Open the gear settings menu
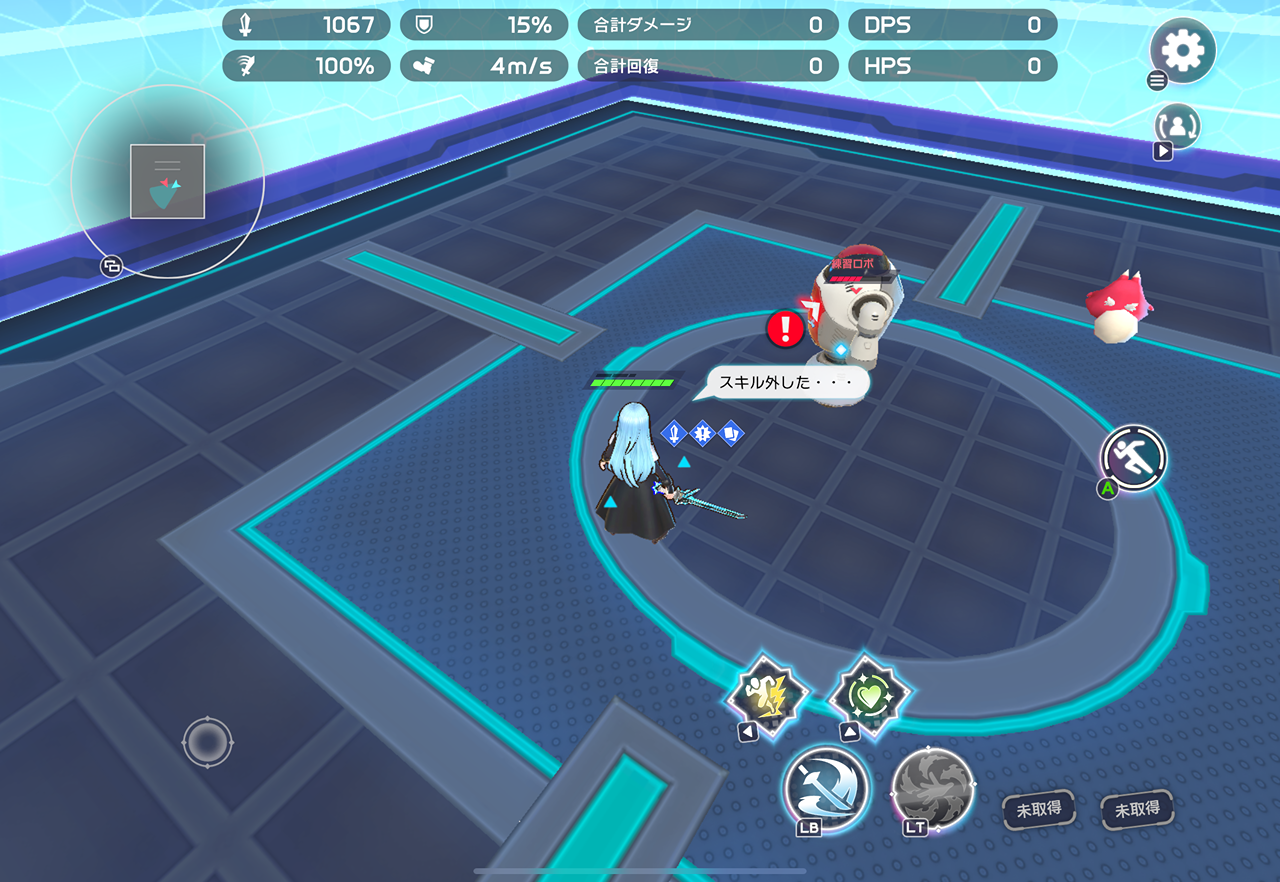 [x=1183, y=50]
